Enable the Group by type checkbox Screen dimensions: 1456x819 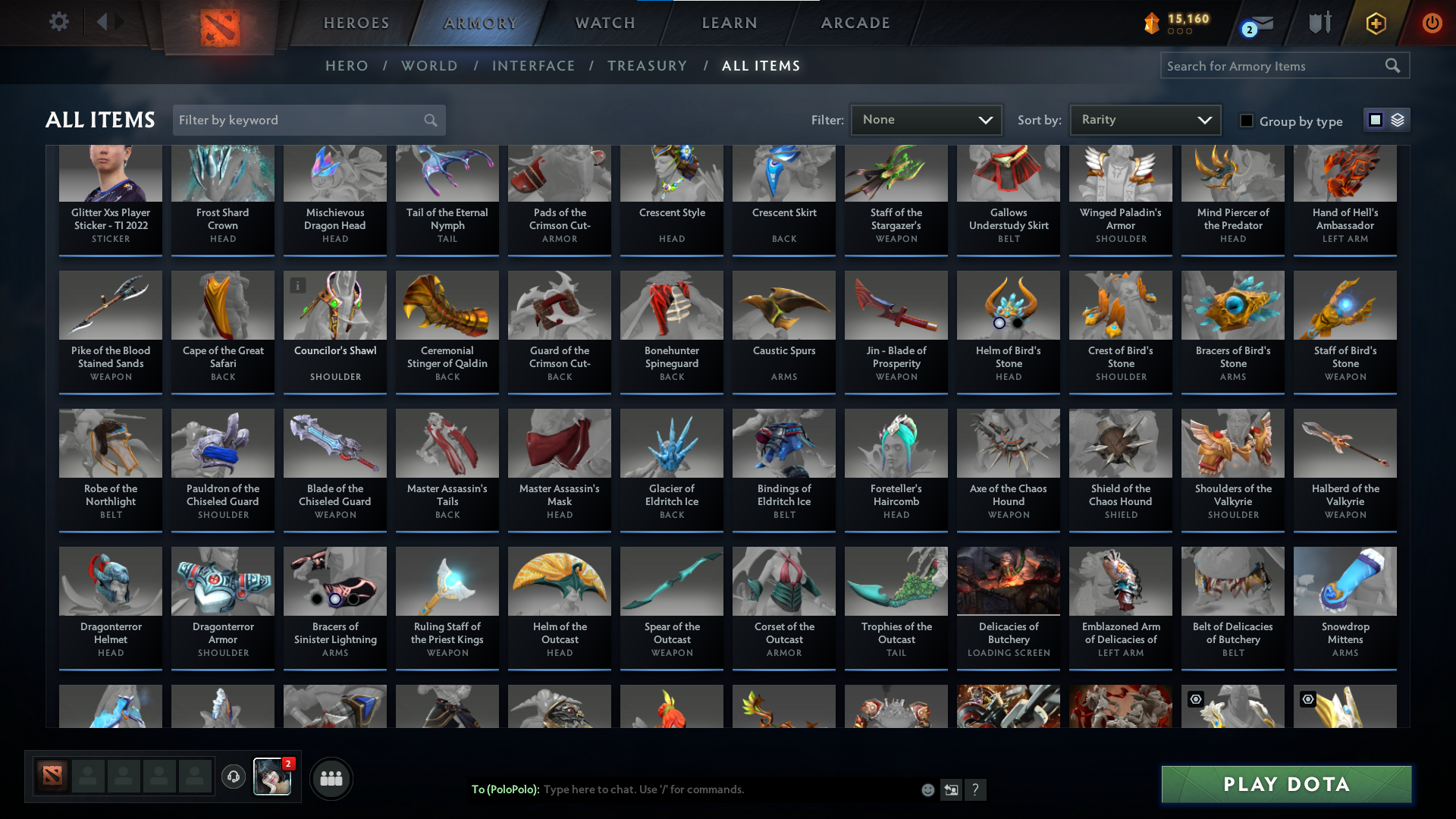click(1246, 120)
